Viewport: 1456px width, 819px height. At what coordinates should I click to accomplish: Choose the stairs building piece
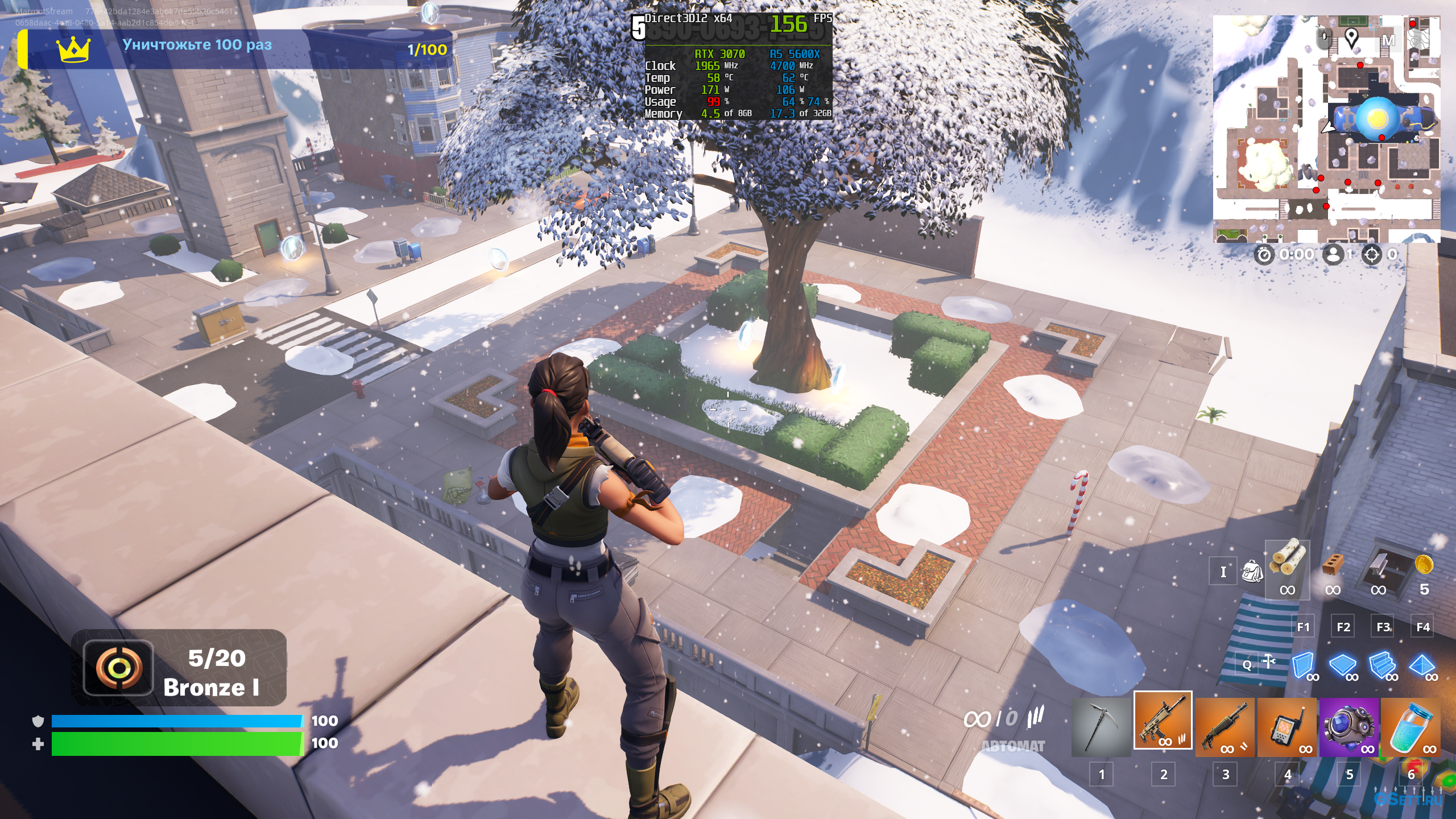(x=1382, y=664)
